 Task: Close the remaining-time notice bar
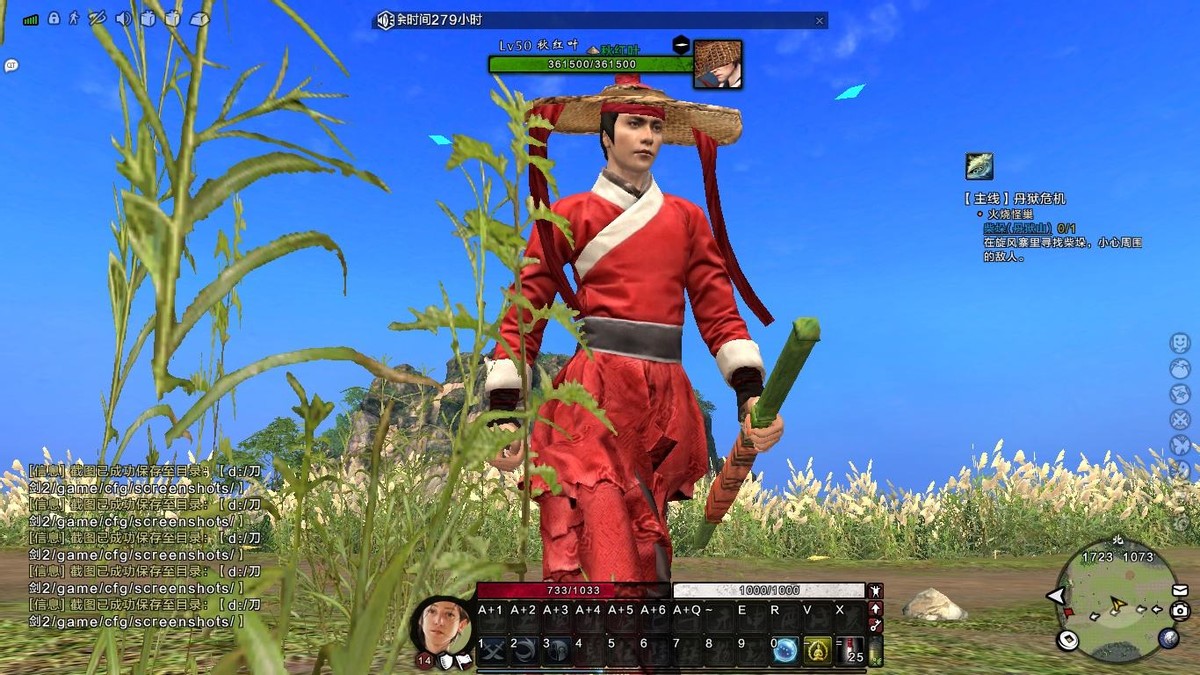[x=819, y=20]
